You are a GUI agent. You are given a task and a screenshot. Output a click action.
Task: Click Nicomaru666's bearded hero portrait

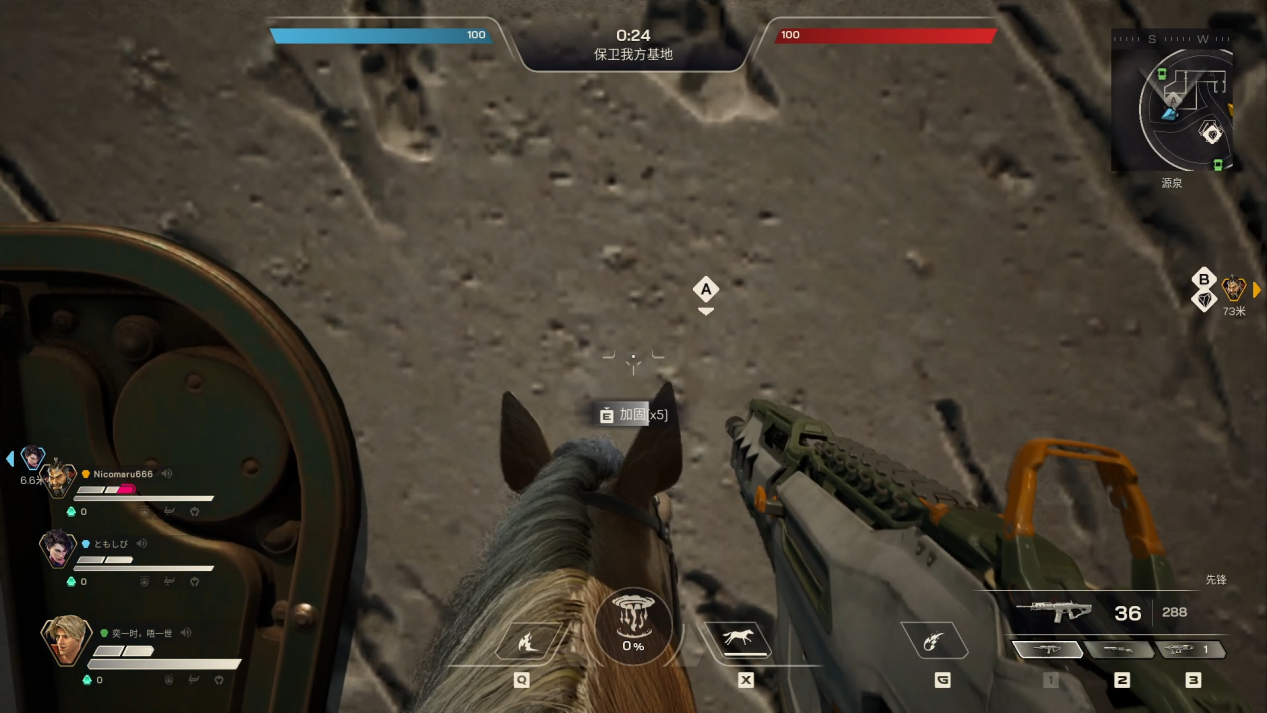60,482
